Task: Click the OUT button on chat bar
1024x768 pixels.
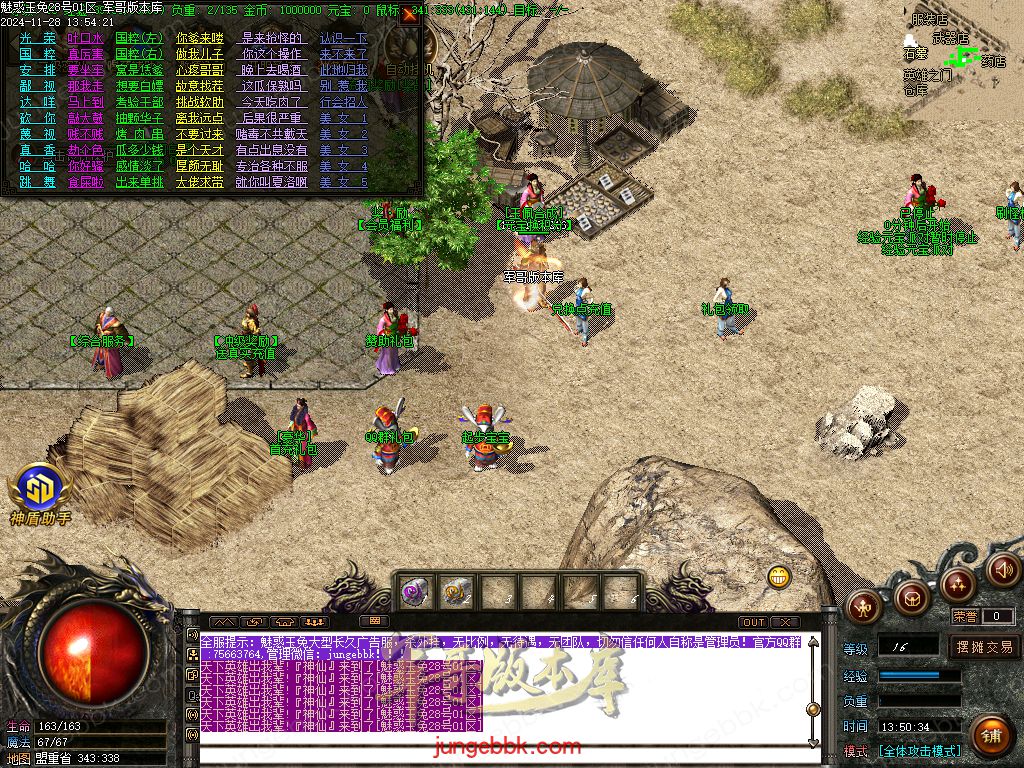Action: pyautogui.click(x=753, y=622)
